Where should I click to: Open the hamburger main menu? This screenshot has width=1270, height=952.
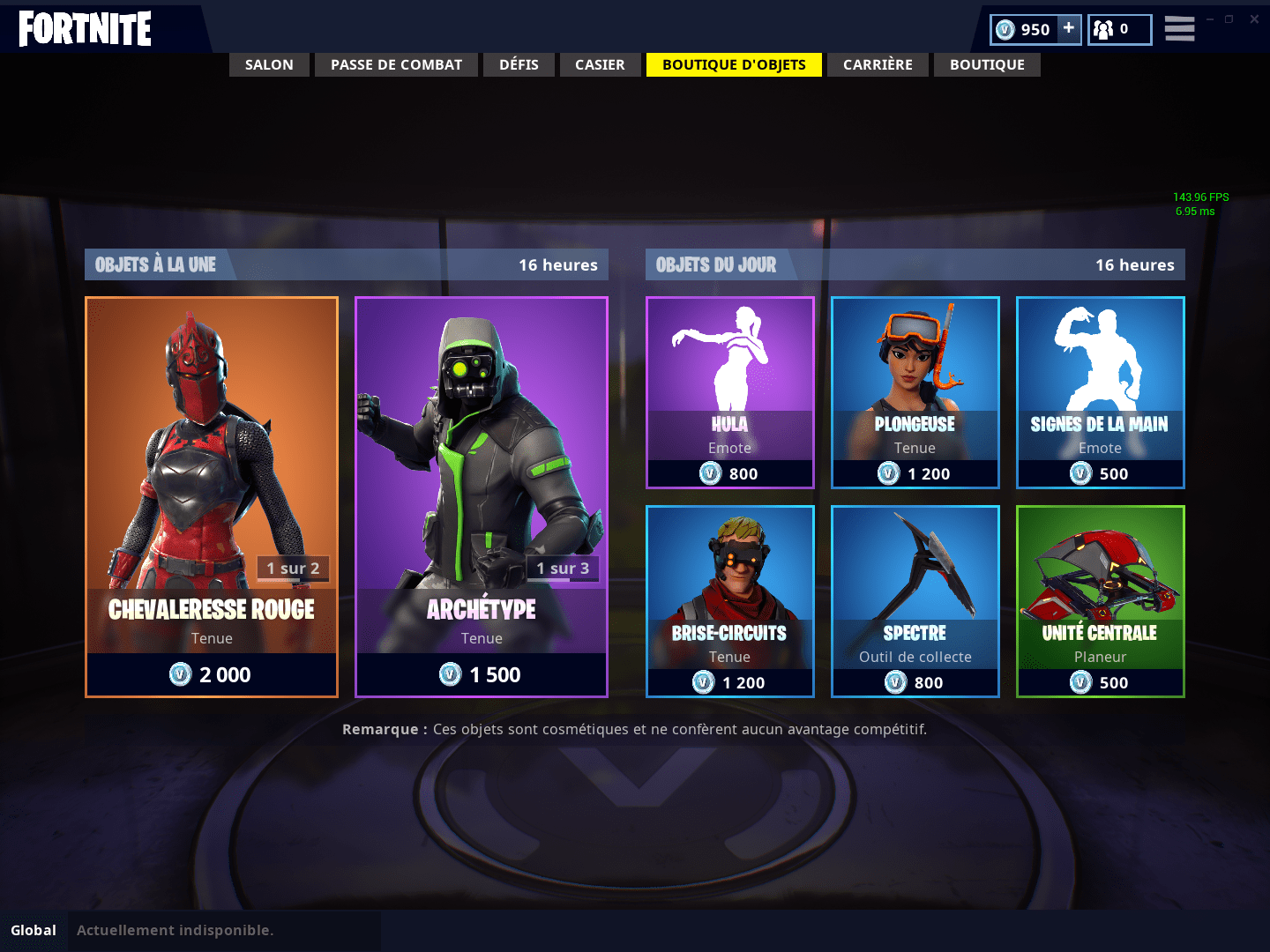tap(1179, 29)
